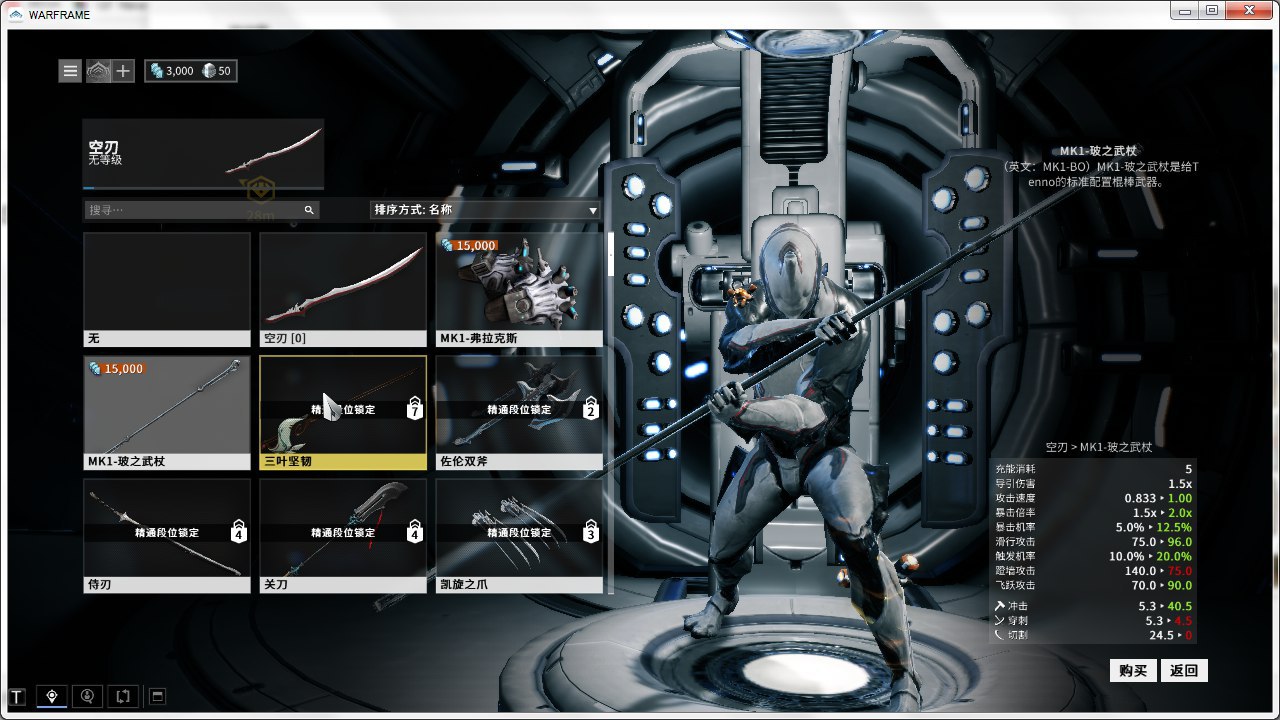
Task: Select the 空刃 [0] weapon tile
Action: pyautogui.click(x=343, y=290)
